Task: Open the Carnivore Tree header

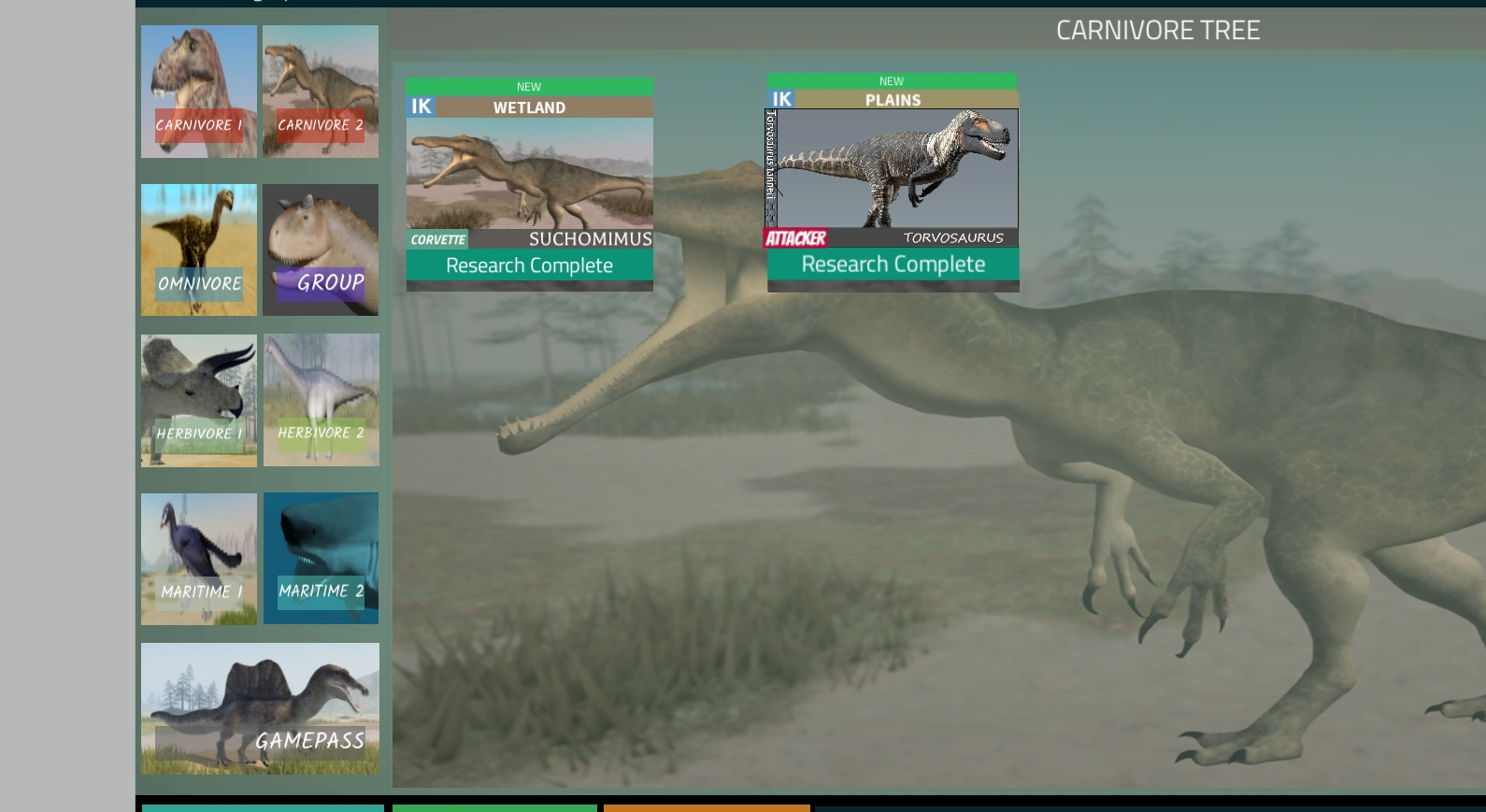Action: 1158,30
